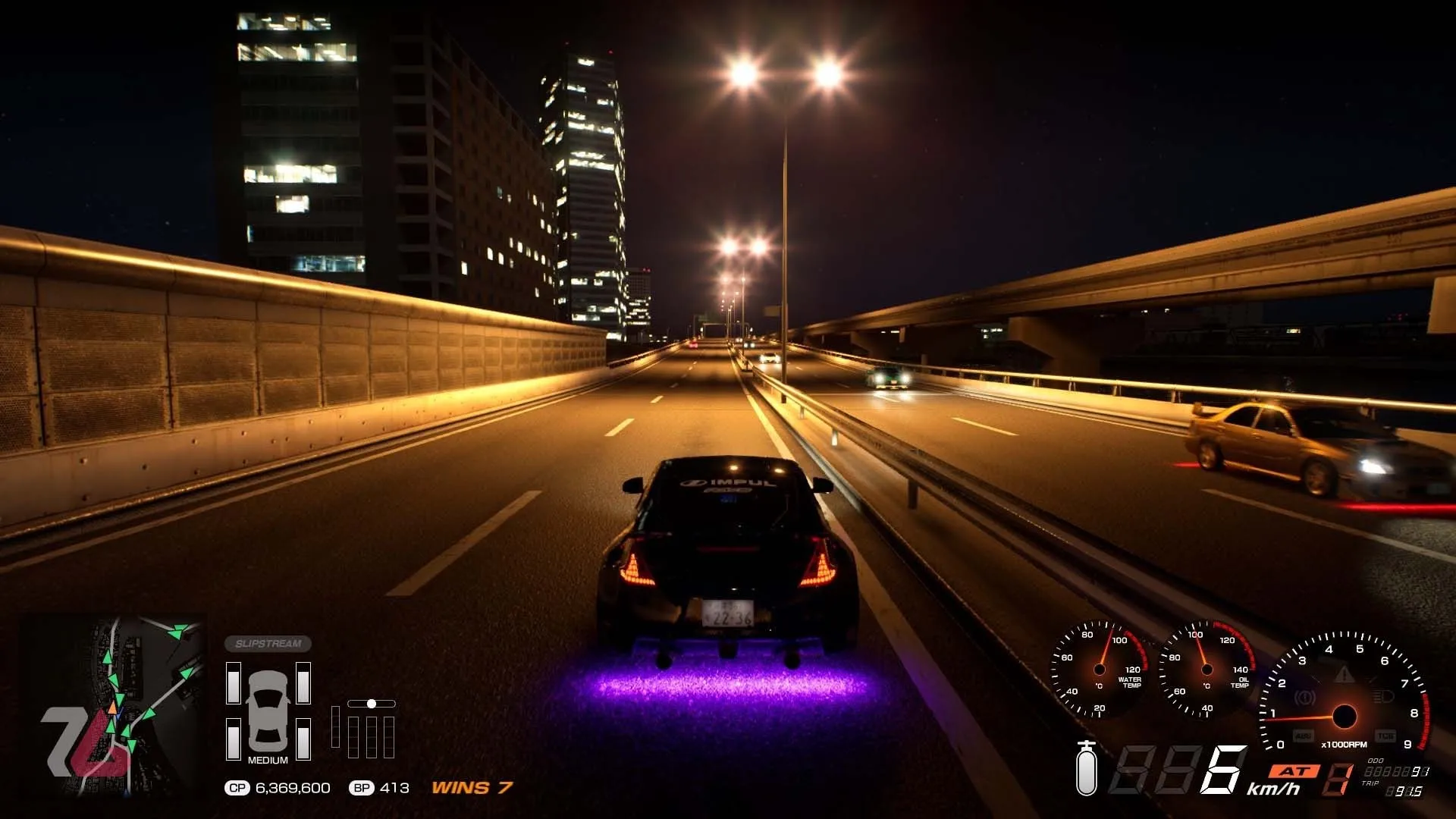Screen dimensions: 1456x819
Task: Click the throttle input slider handle
Action: click(x=372, y=704)
